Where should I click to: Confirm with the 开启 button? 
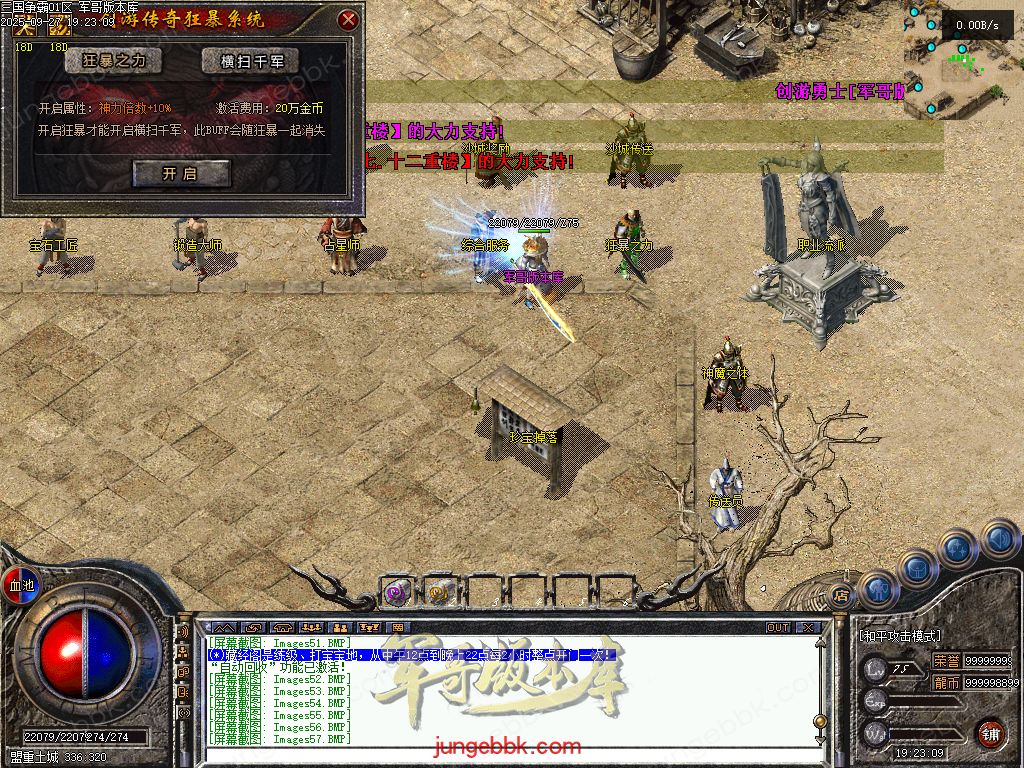tap(181, 173)
